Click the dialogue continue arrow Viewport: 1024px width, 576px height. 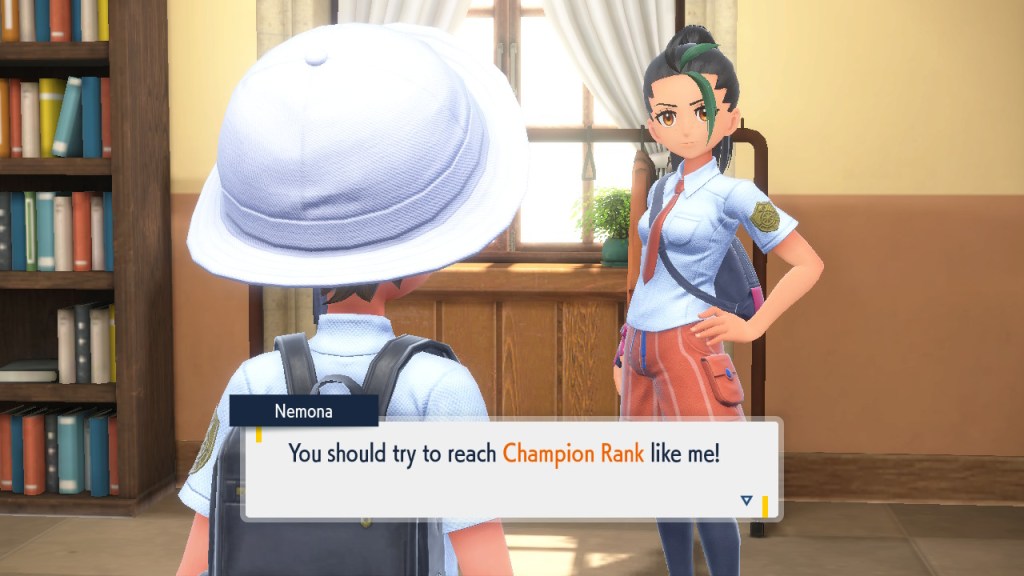(x=745, y=500)
